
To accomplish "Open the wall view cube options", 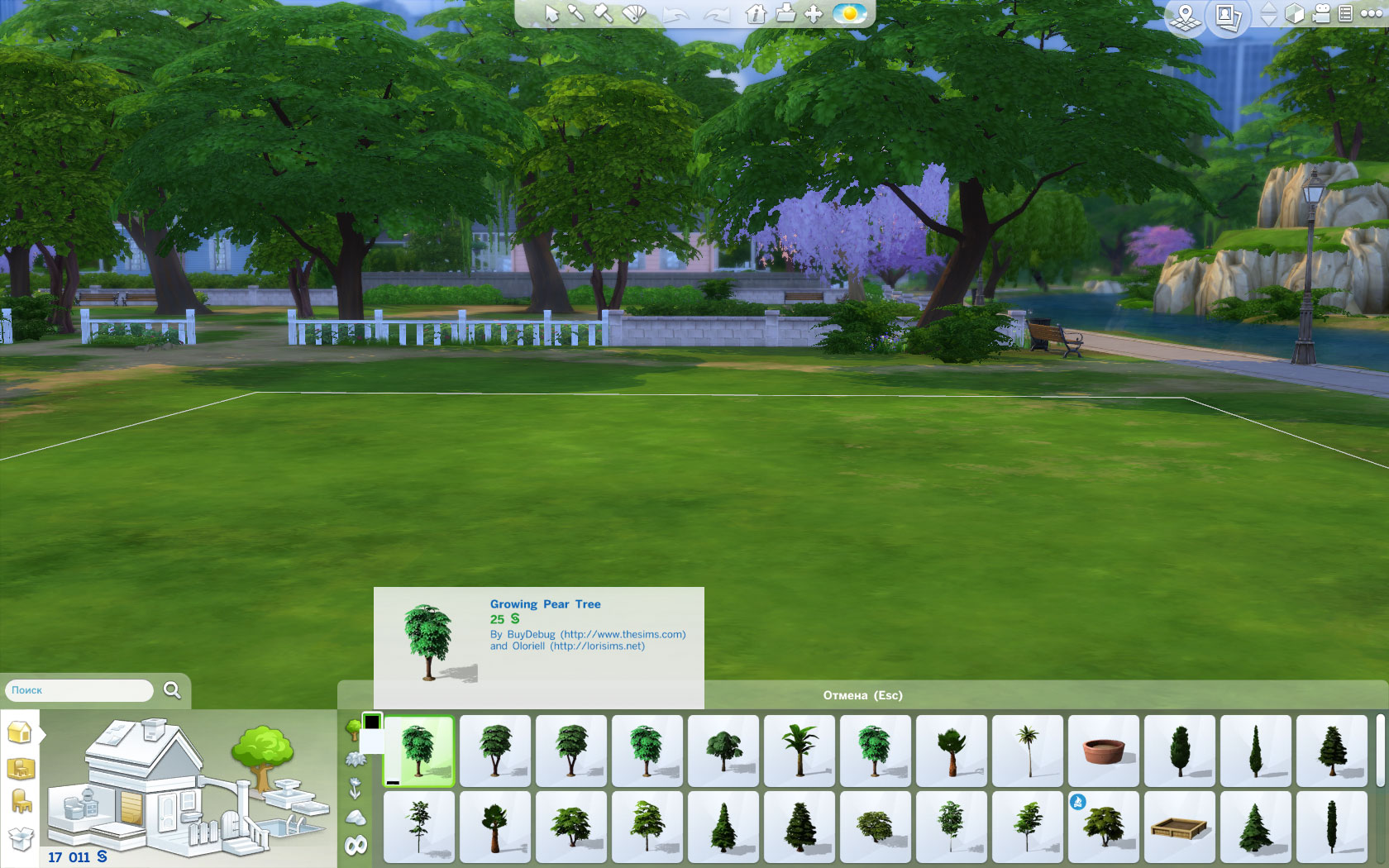I will click(1294, 14).
